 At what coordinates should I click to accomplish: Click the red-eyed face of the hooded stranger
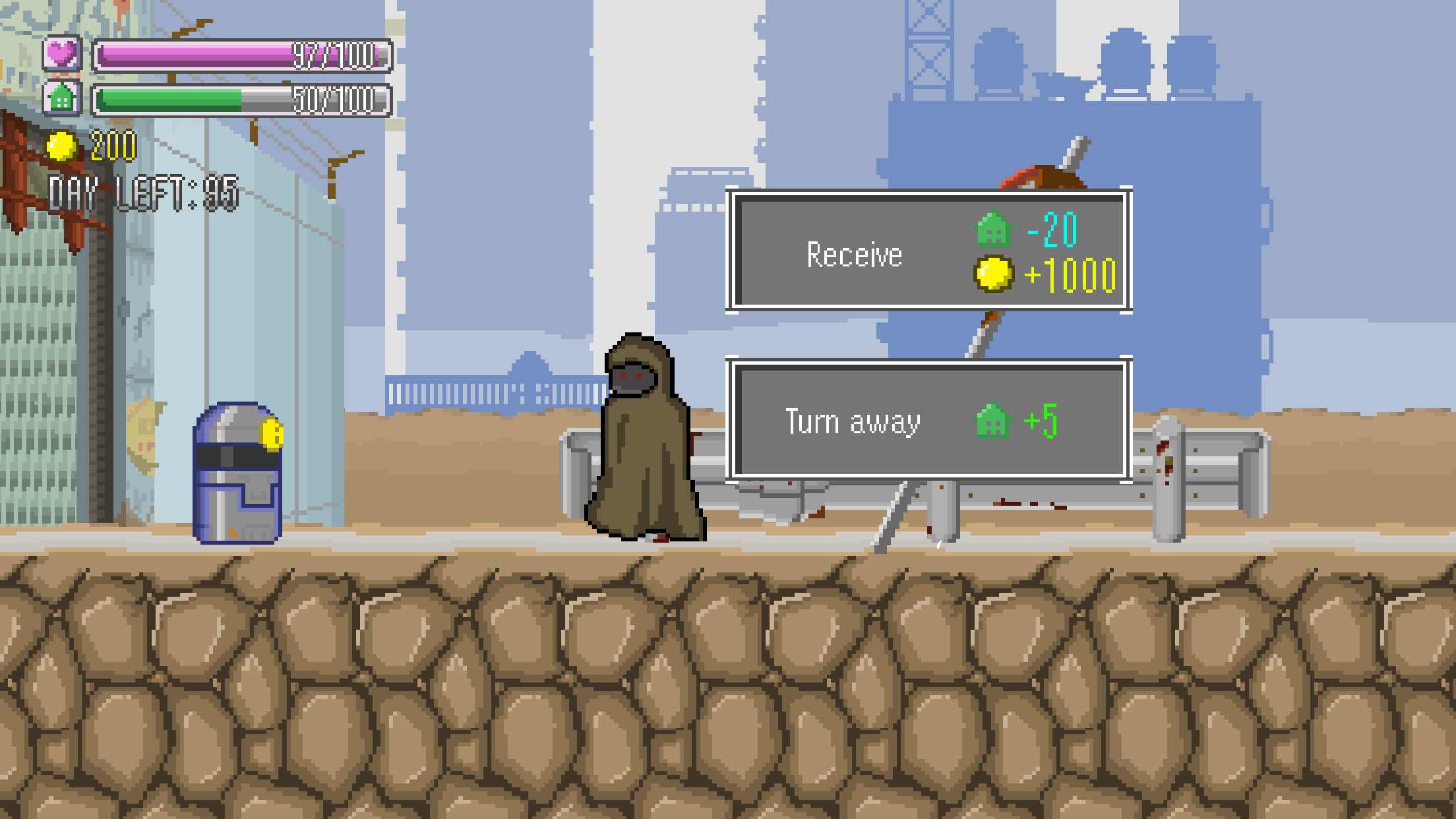pyautogui.click(x=634, y=378)
